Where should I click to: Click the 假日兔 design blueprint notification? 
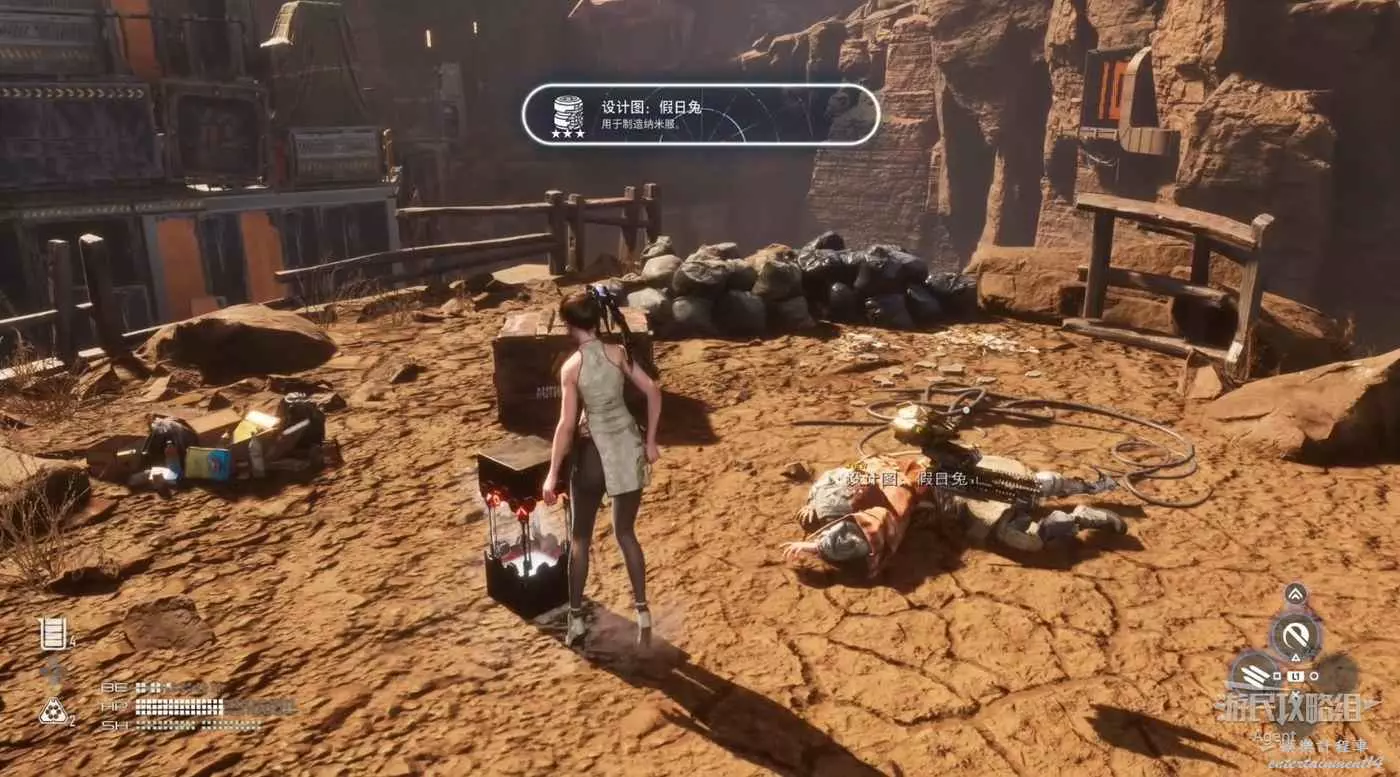coord(700,115)
